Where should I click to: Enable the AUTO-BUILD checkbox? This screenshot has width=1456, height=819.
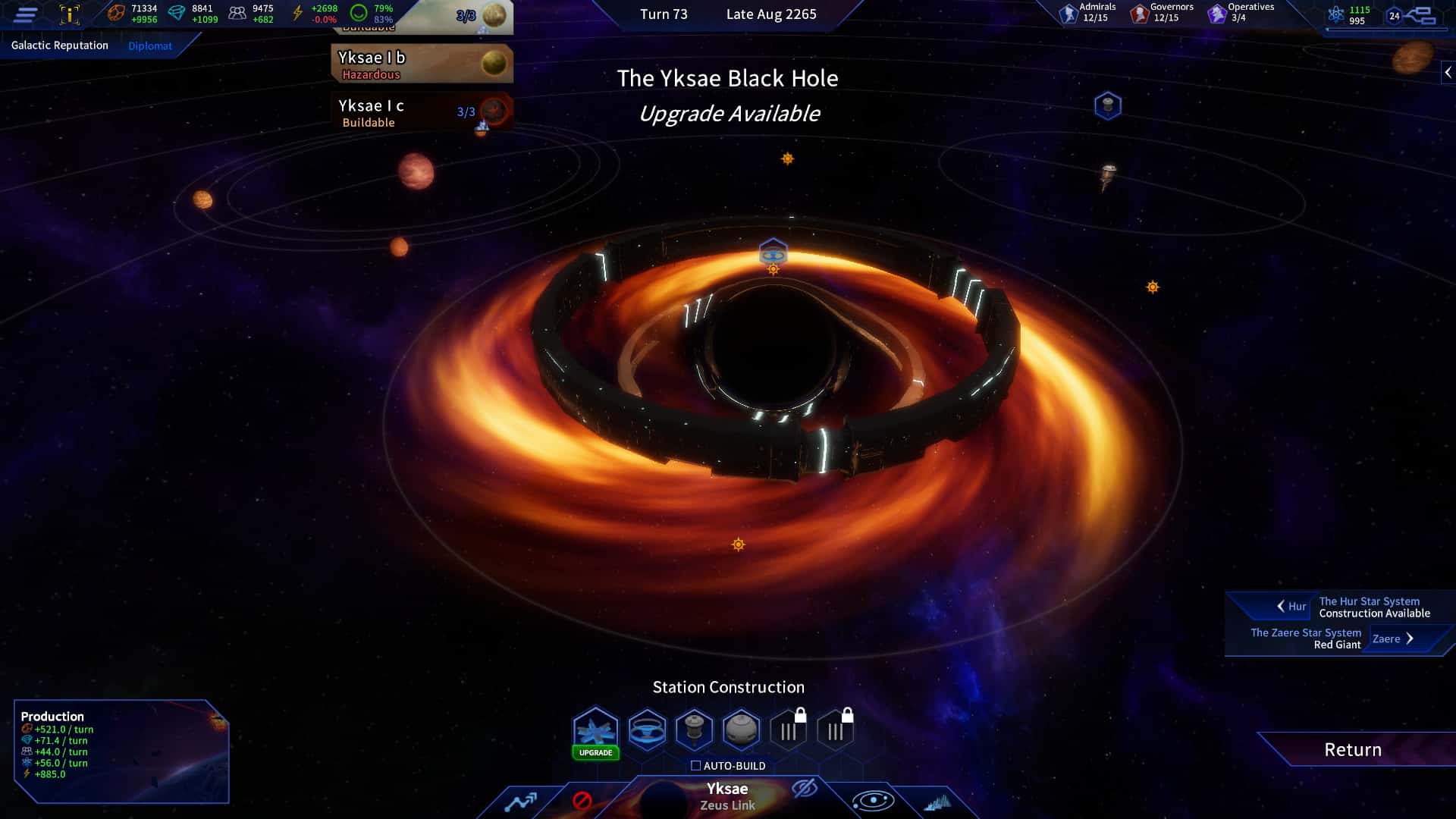695,766
